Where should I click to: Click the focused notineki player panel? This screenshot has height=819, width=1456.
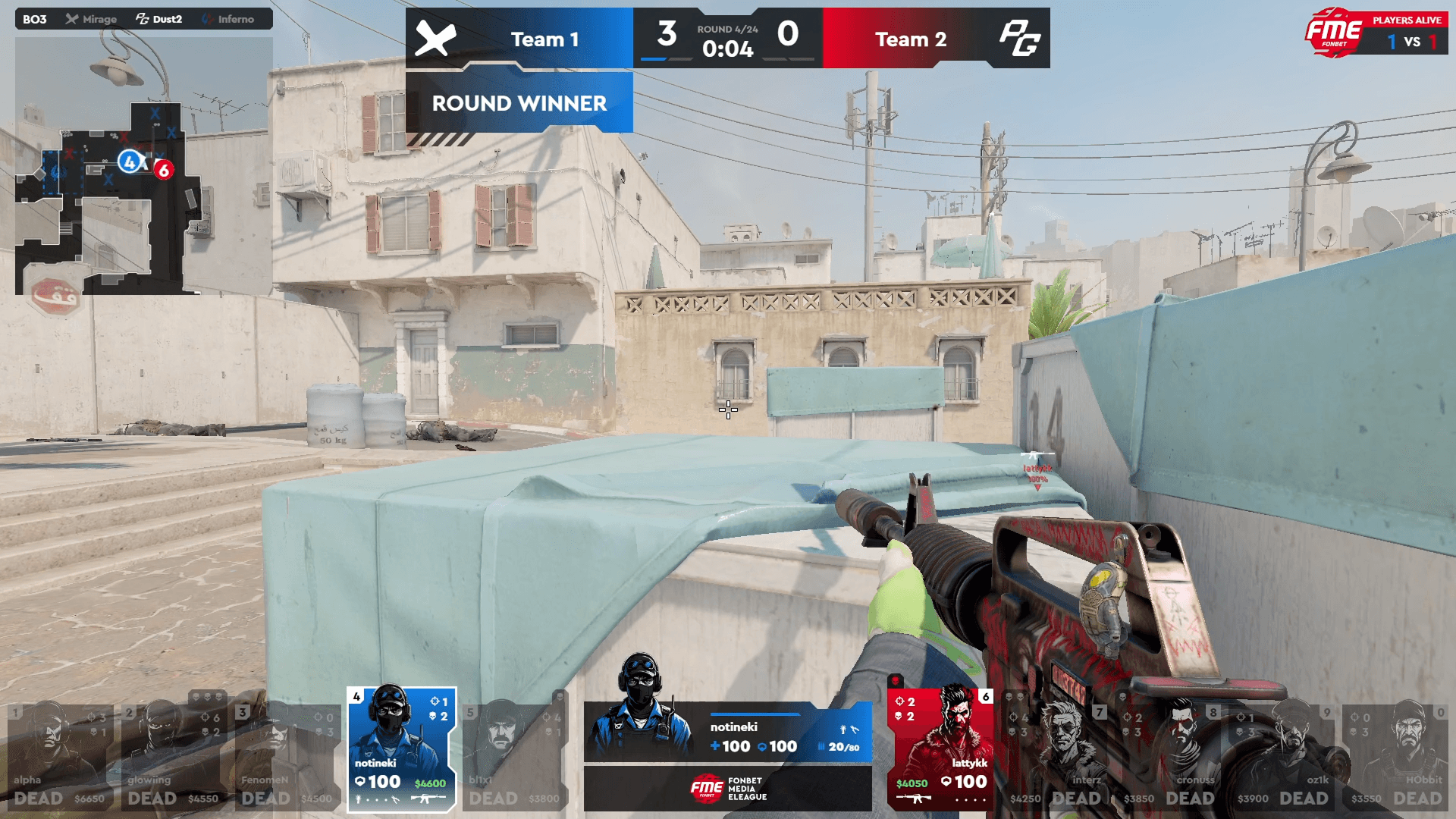coord(728,732)
